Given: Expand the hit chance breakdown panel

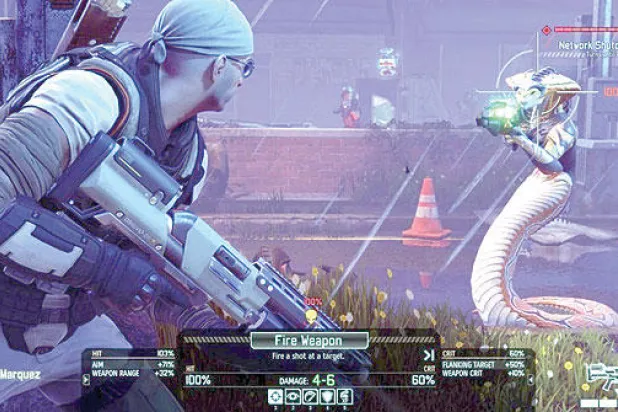Looking at the screenshot, I should [x=86, y=380].
